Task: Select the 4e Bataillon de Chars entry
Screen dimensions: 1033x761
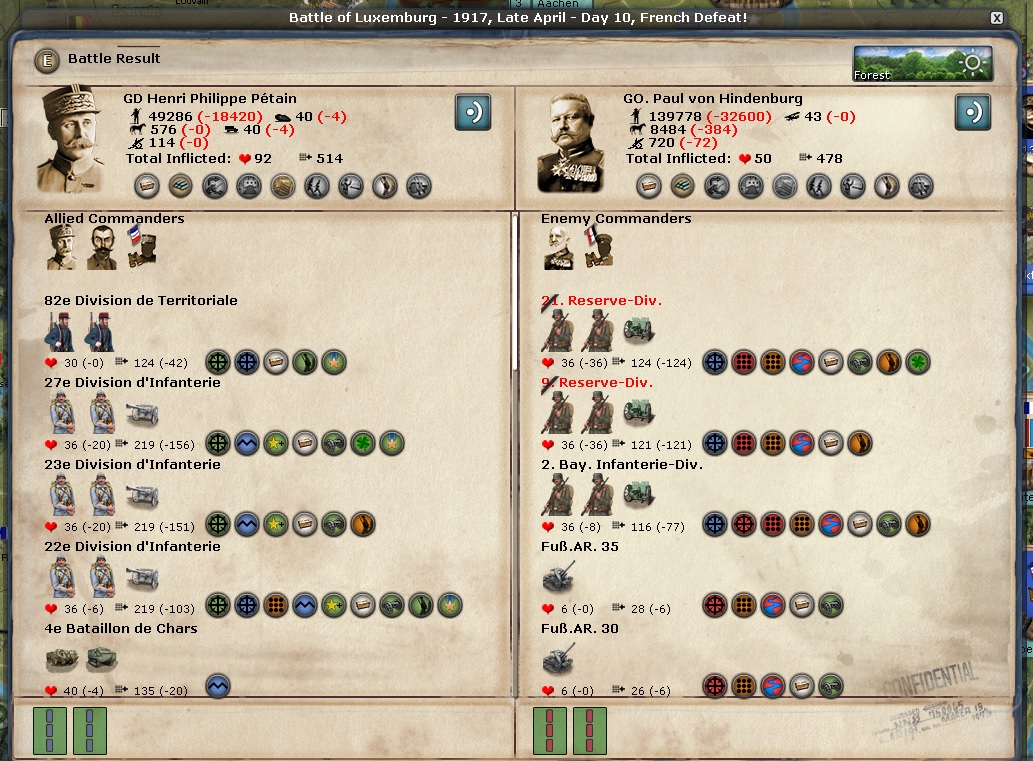Action: click(121, 629)
